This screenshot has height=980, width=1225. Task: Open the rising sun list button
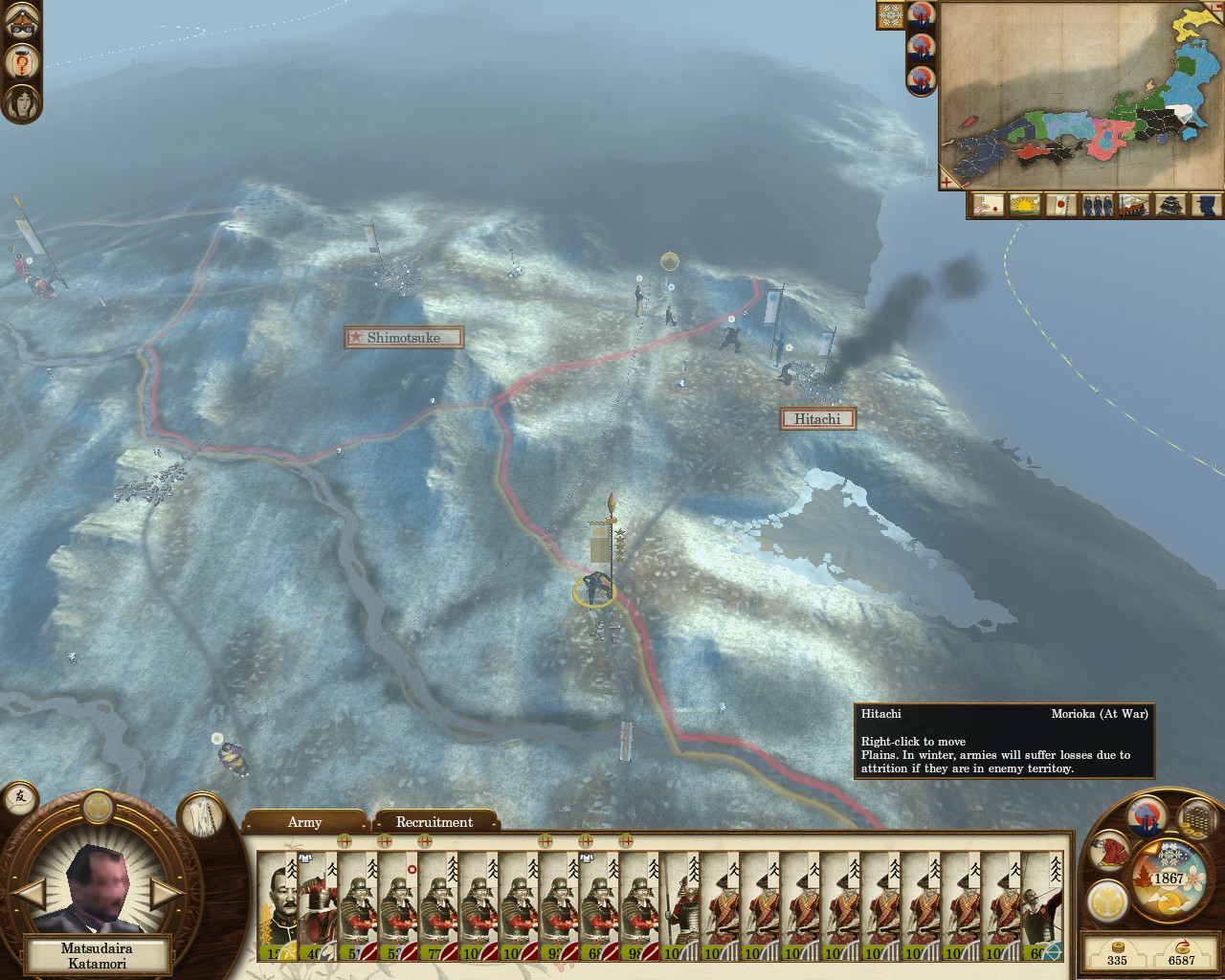[x=1023, y=205]
